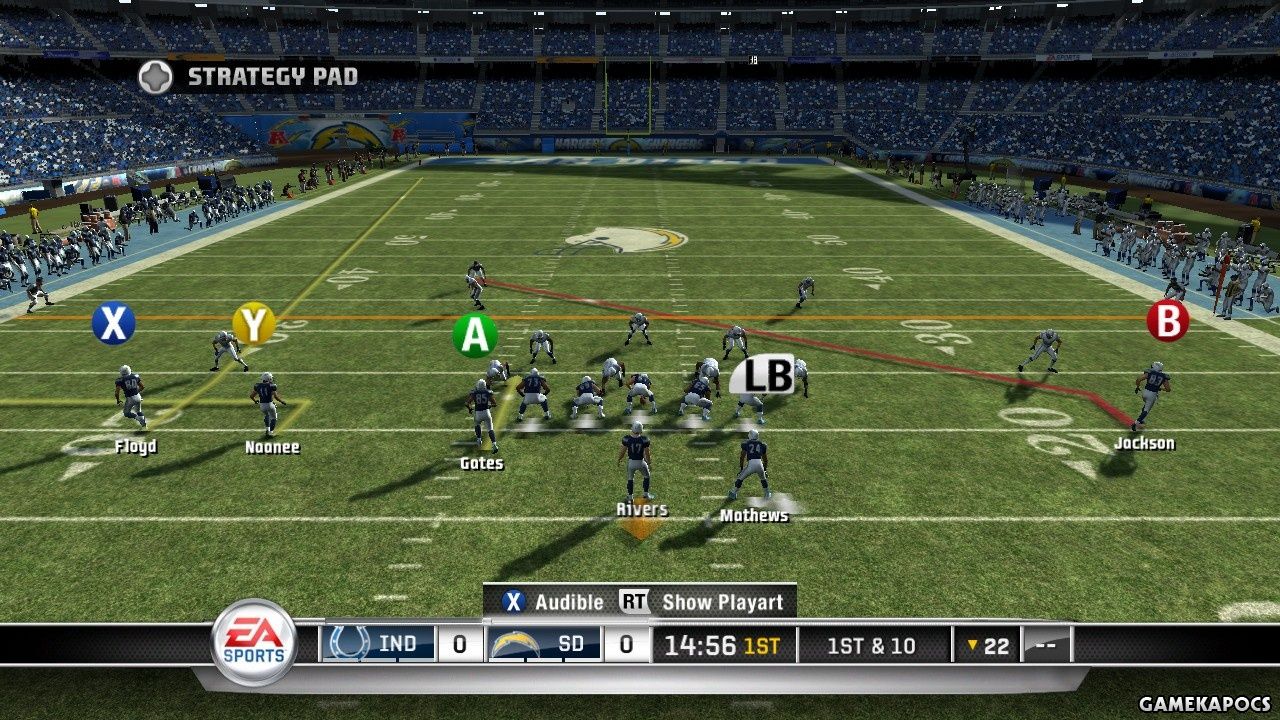Choose the Audible option
This screenshot has width=1280, height=720.
tap(553, 602)
